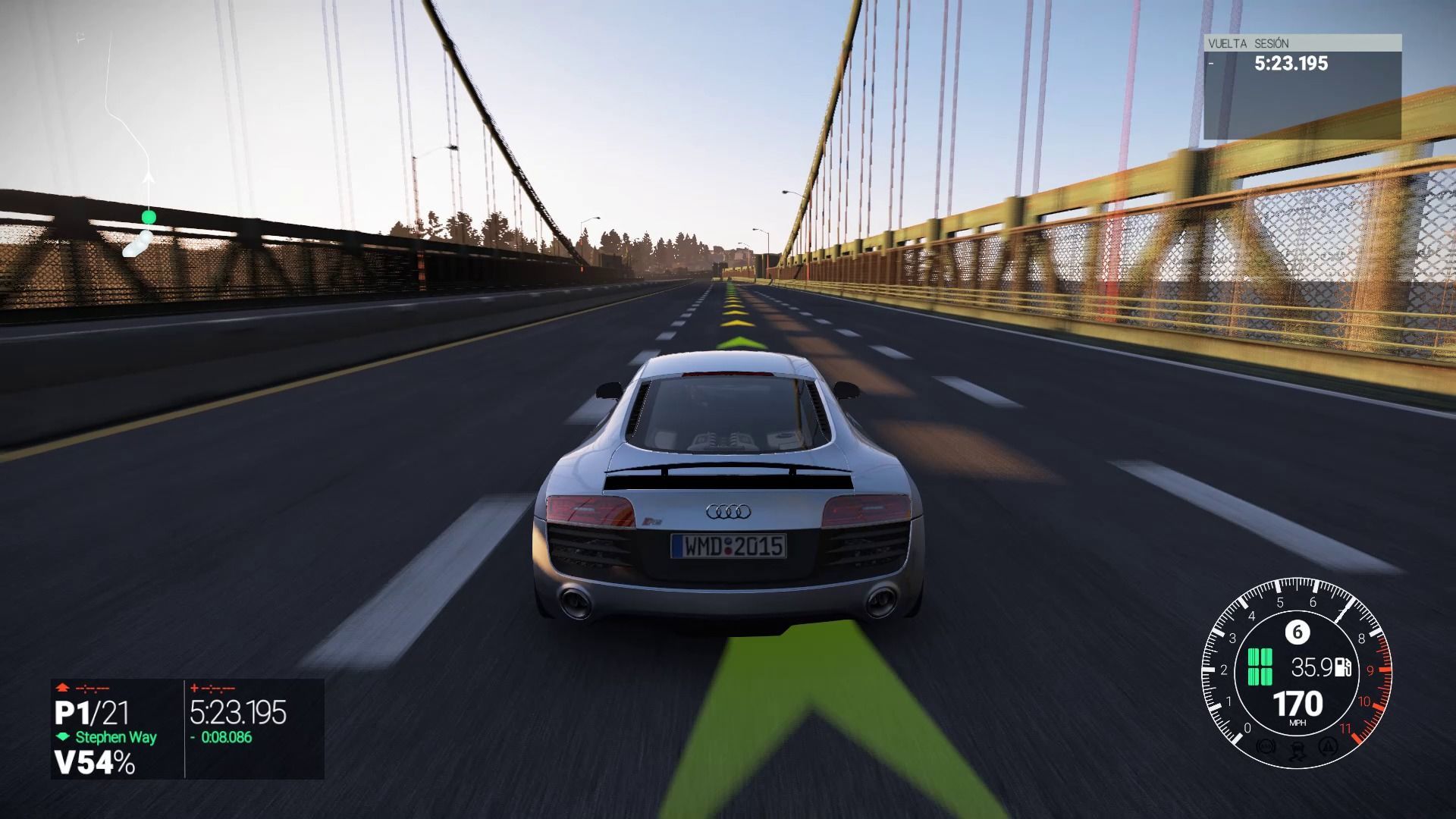Click the fuel pump icon

coord(1344,667)
